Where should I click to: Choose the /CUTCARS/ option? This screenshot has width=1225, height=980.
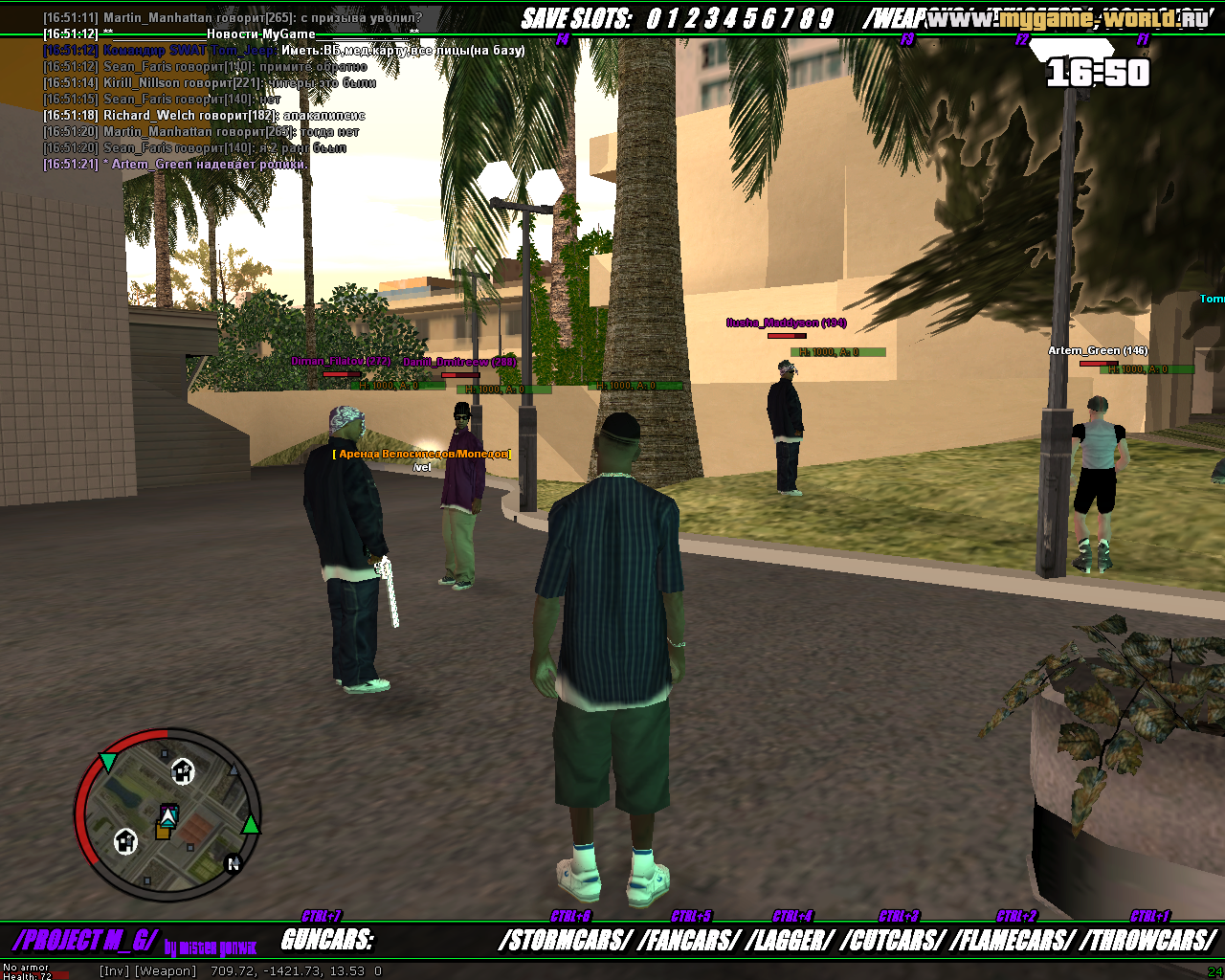tap(894, 941)
